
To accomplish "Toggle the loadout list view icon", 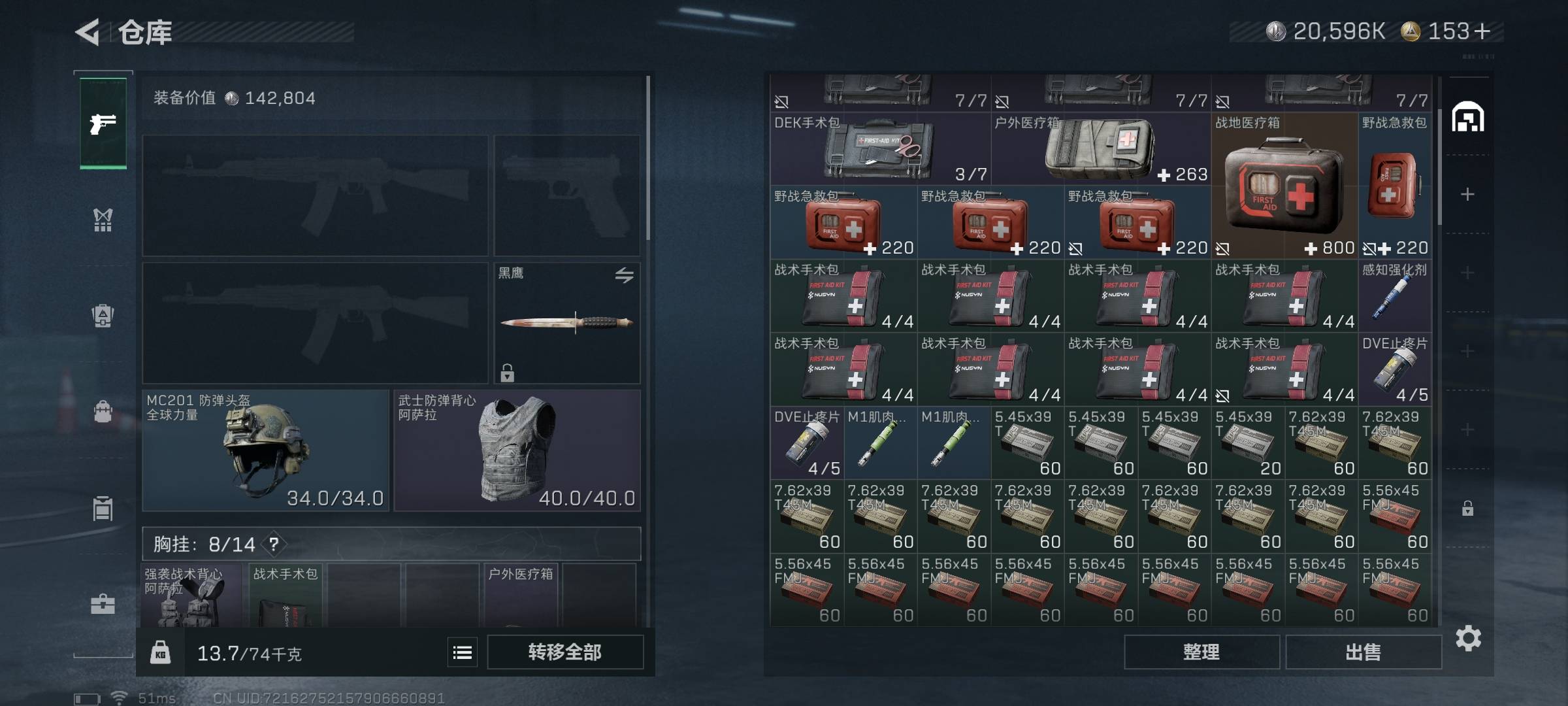I will click(x=463, y=652).
